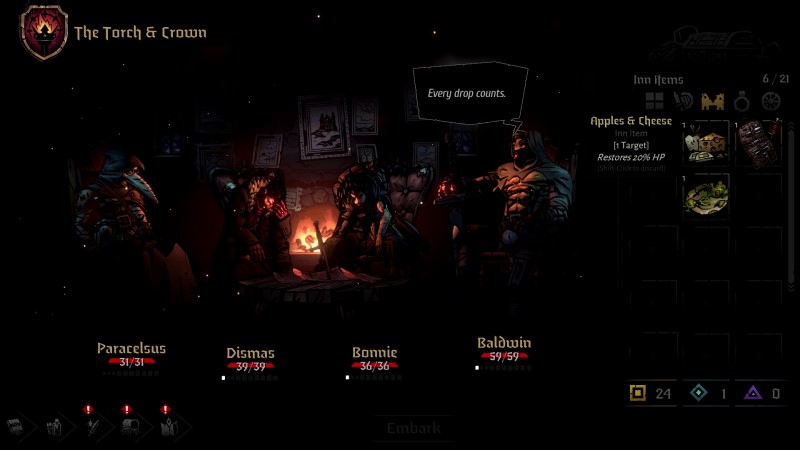Click the Embark button
Viewport: 800px width, 450px height.
[x=413, y=428]
